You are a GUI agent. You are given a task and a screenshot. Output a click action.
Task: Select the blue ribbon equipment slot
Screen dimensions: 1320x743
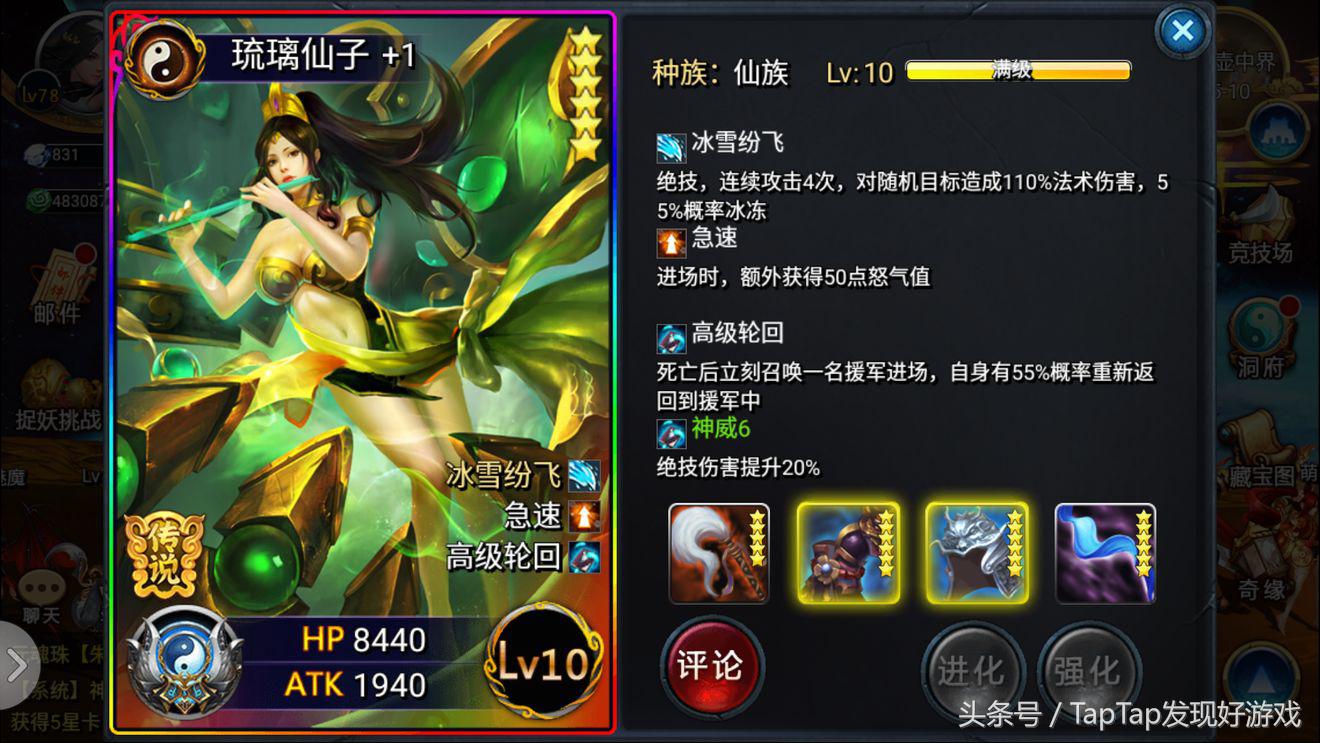click(1105, 550)
